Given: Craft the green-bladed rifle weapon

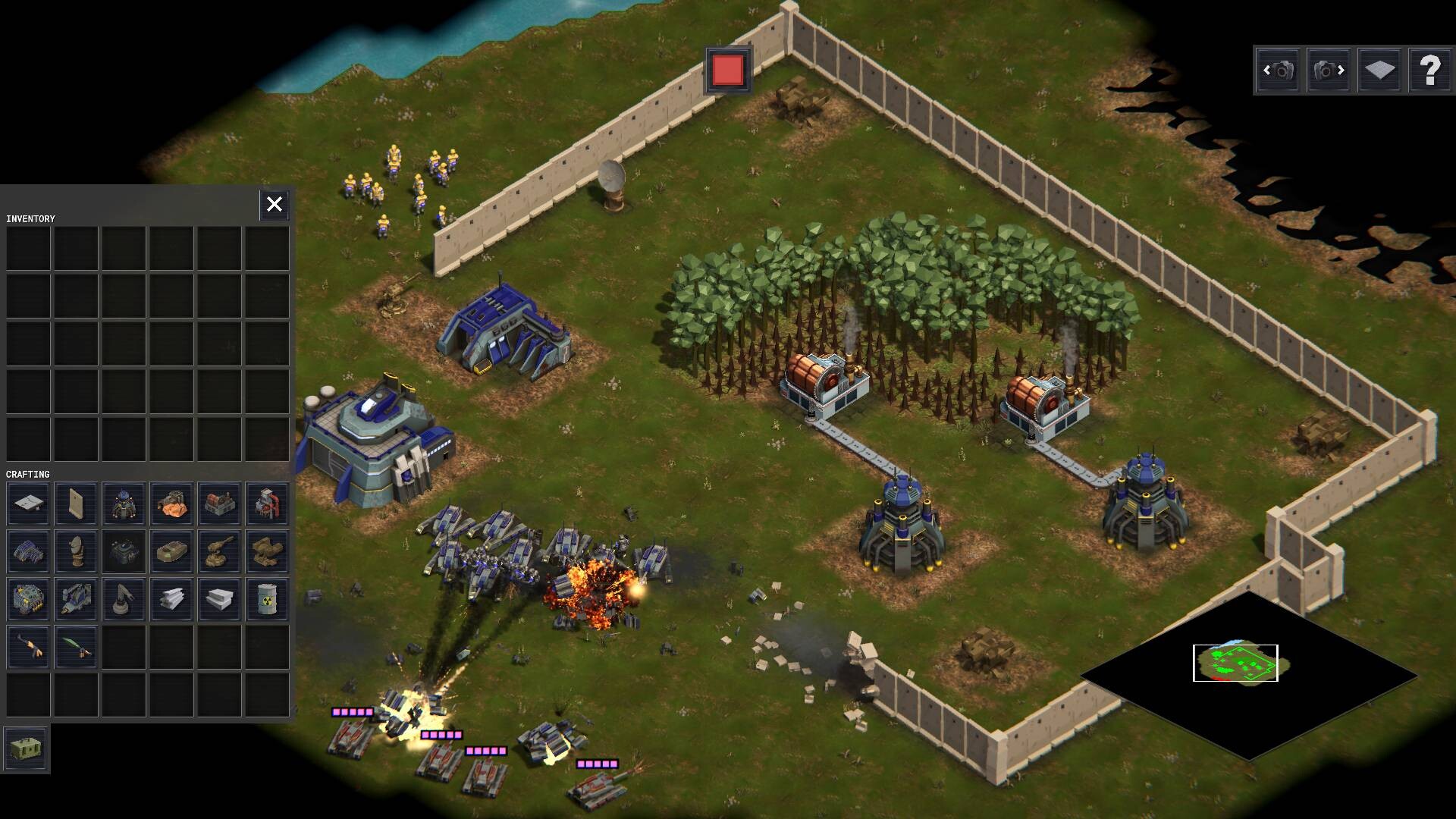Looking at the screenshot, I should (x=76, y=645).
